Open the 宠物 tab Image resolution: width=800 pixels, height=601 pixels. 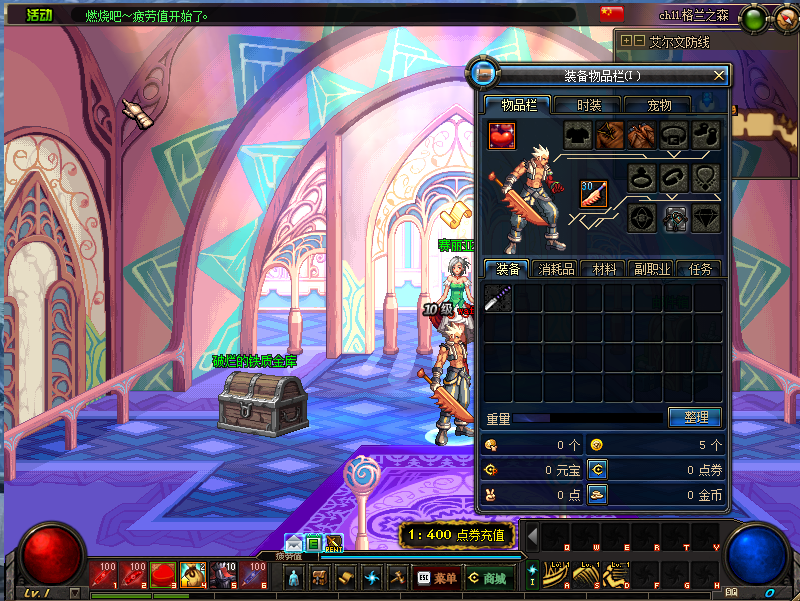[x=659, y=105]
